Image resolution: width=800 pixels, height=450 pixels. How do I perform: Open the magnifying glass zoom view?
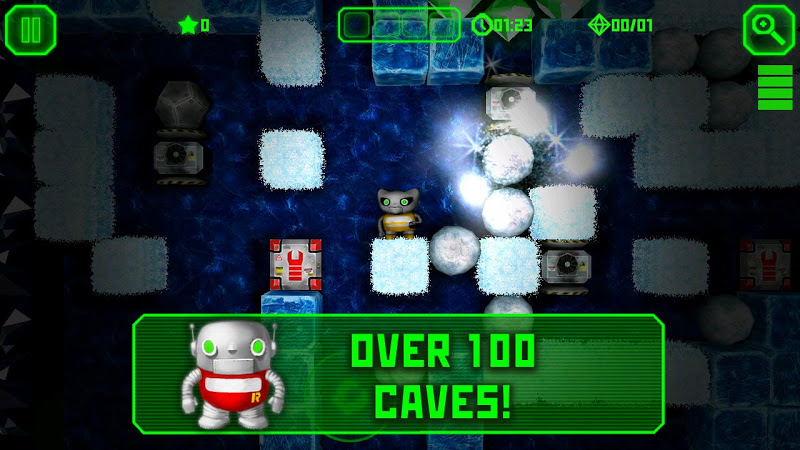coord(768,29)
